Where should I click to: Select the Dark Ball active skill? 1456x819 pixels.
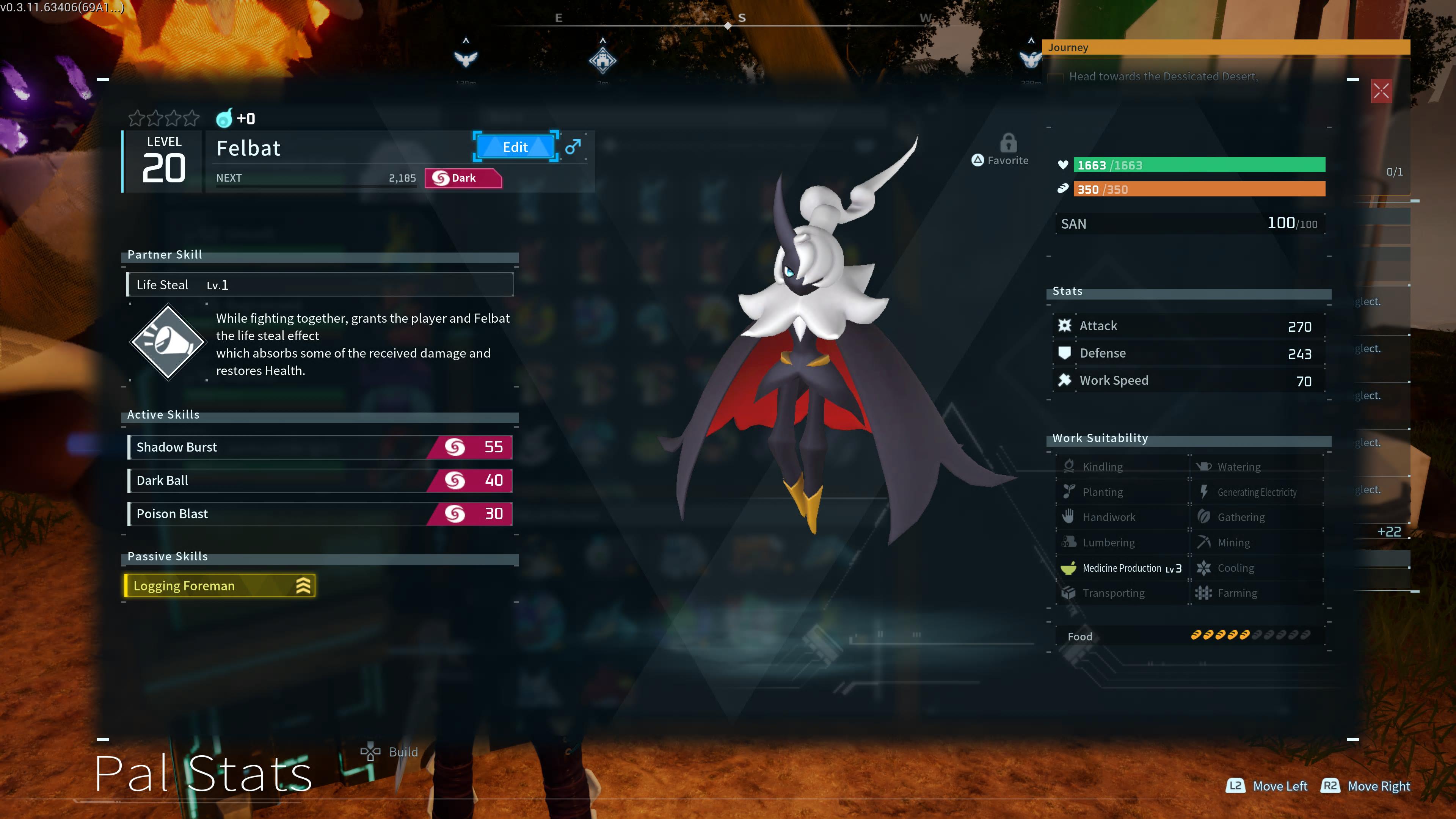tap(320, 480)
